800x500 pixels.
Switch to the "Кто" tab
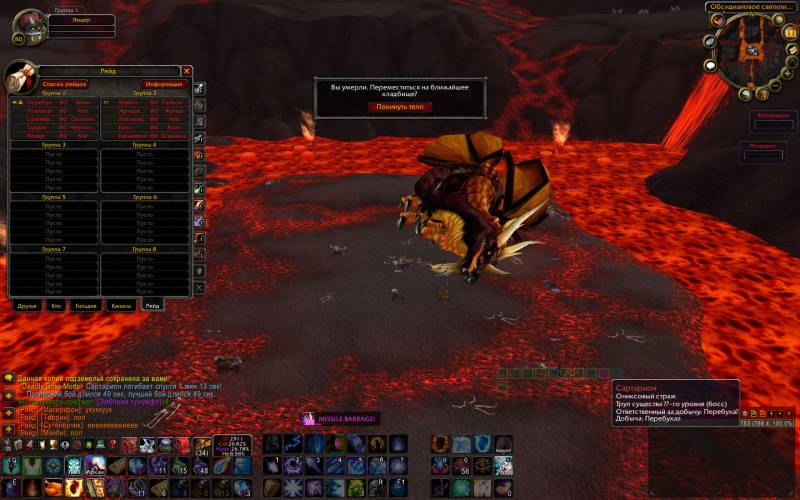click(x=56, y=304)
